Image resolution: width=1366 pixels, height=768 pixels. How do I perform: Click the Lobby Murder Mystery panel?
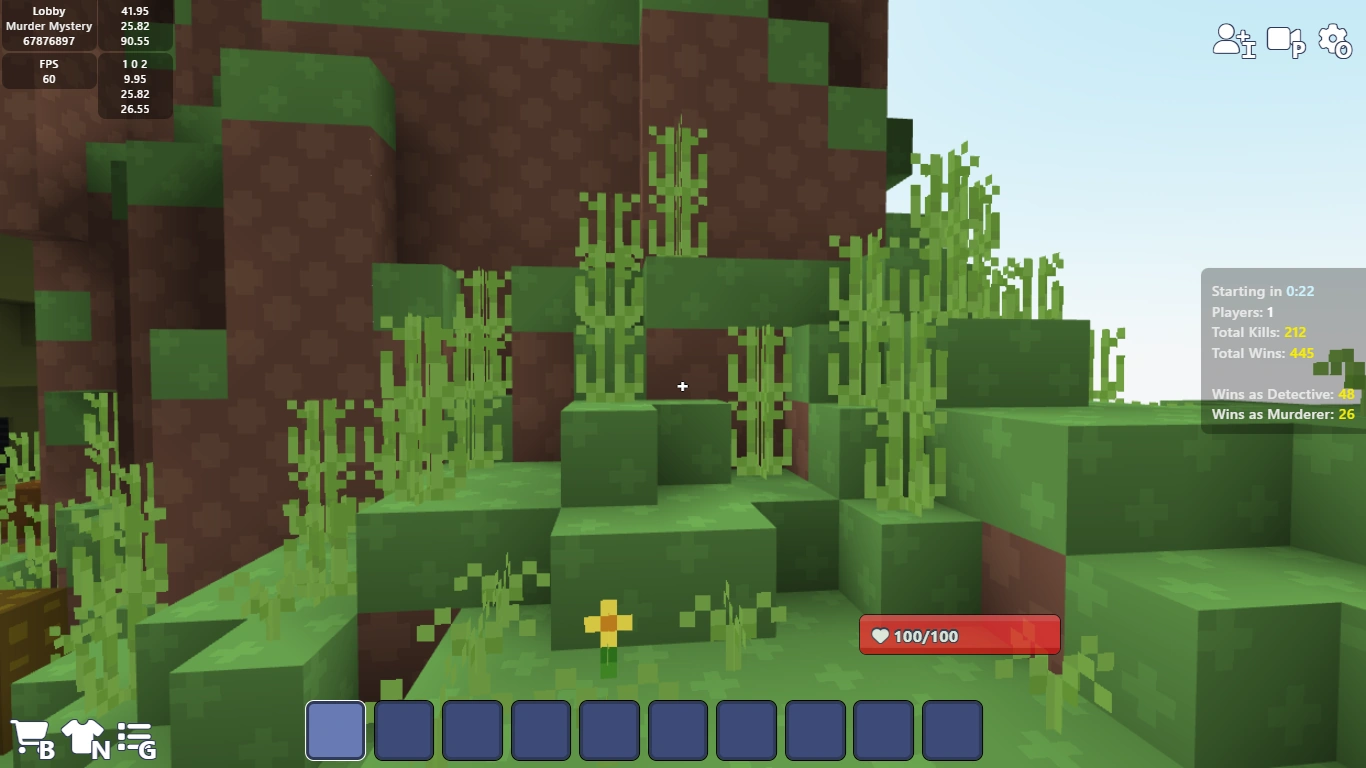pyautogui.click(x=49, y=25)
